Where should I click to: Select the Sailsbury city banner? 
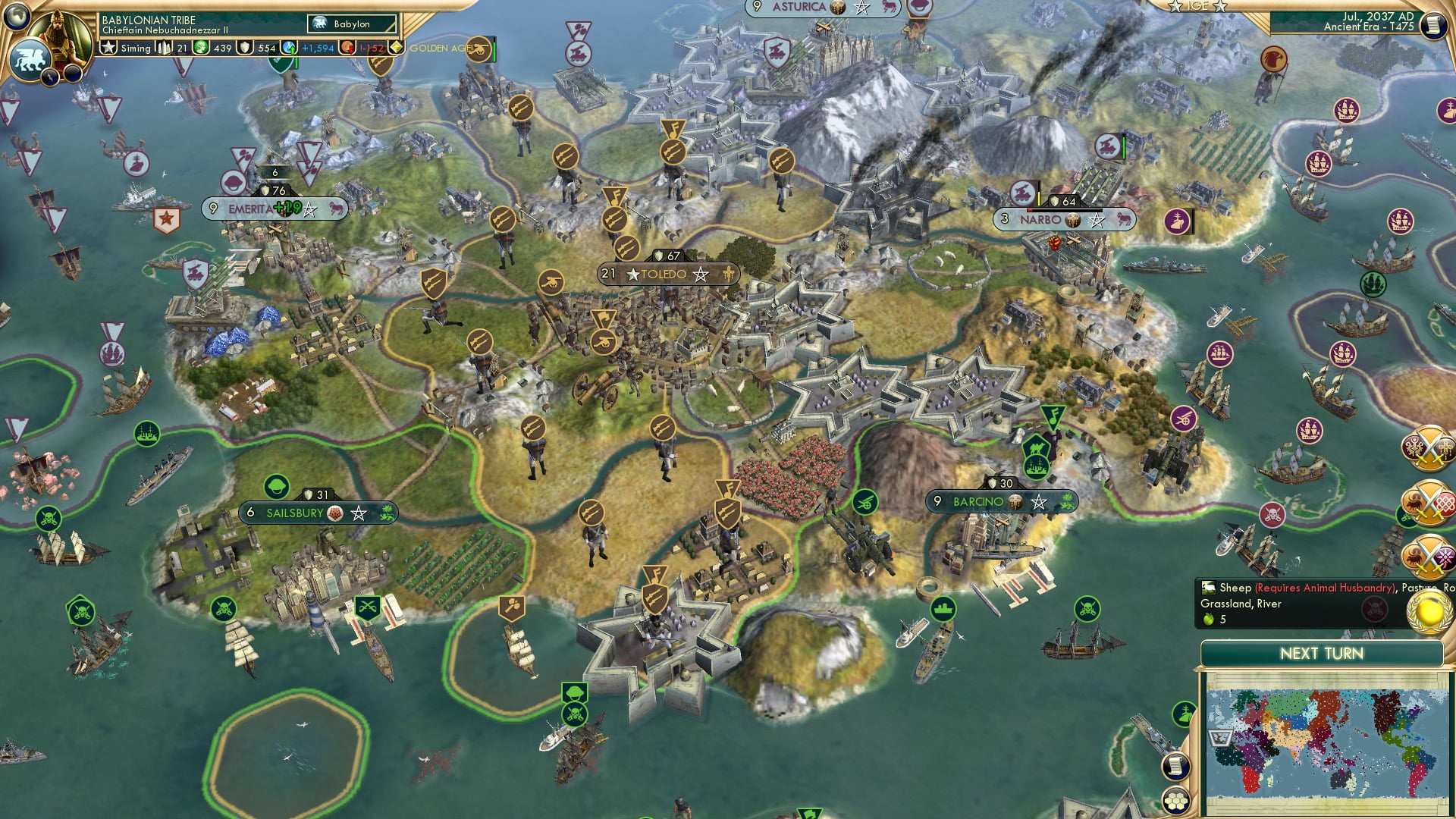(x=303, y=513)
